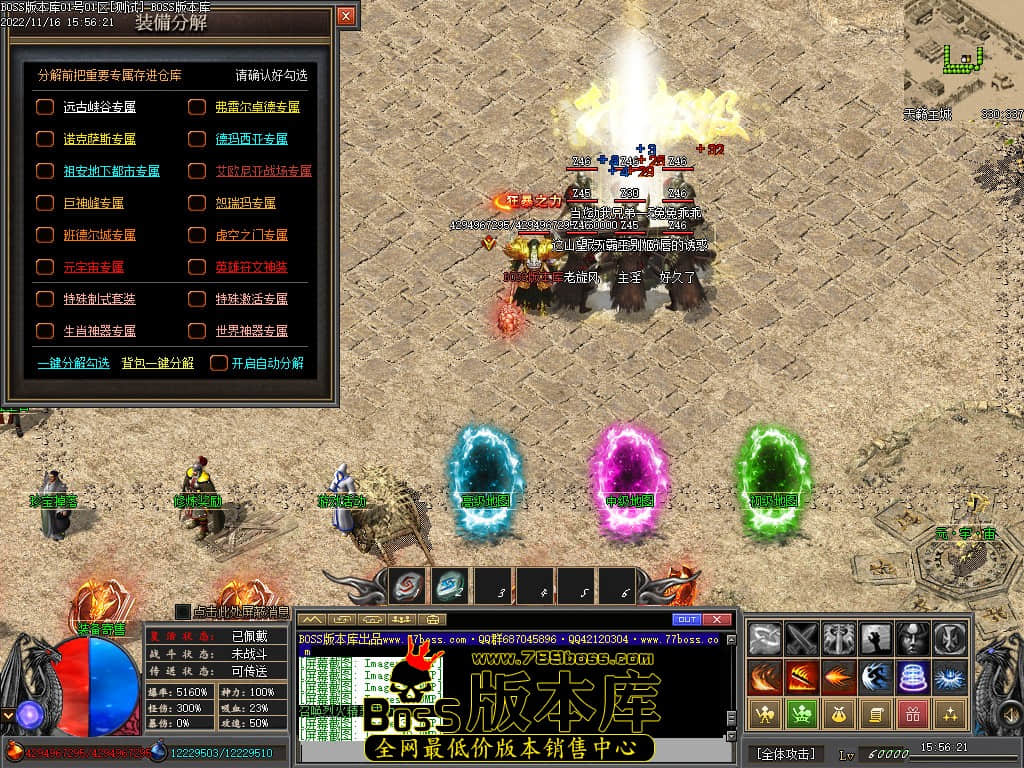Screen dimensions: 1024x768
Task: Use the red swirl item in hotbar slot 1
Action: [x=407, y=587]
